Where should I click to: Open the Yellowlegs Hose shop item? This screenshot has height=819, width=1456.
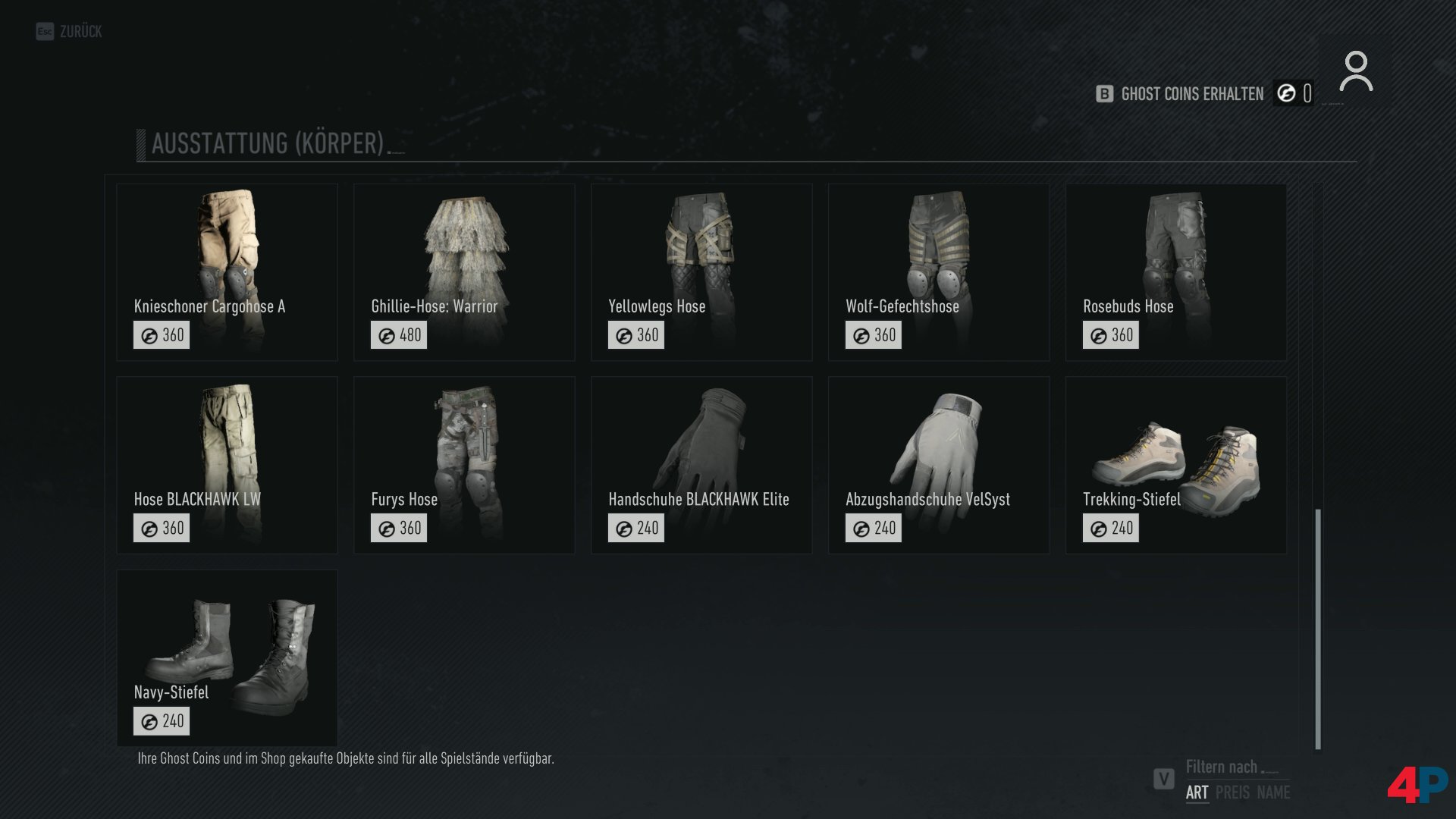coord(701,271)
